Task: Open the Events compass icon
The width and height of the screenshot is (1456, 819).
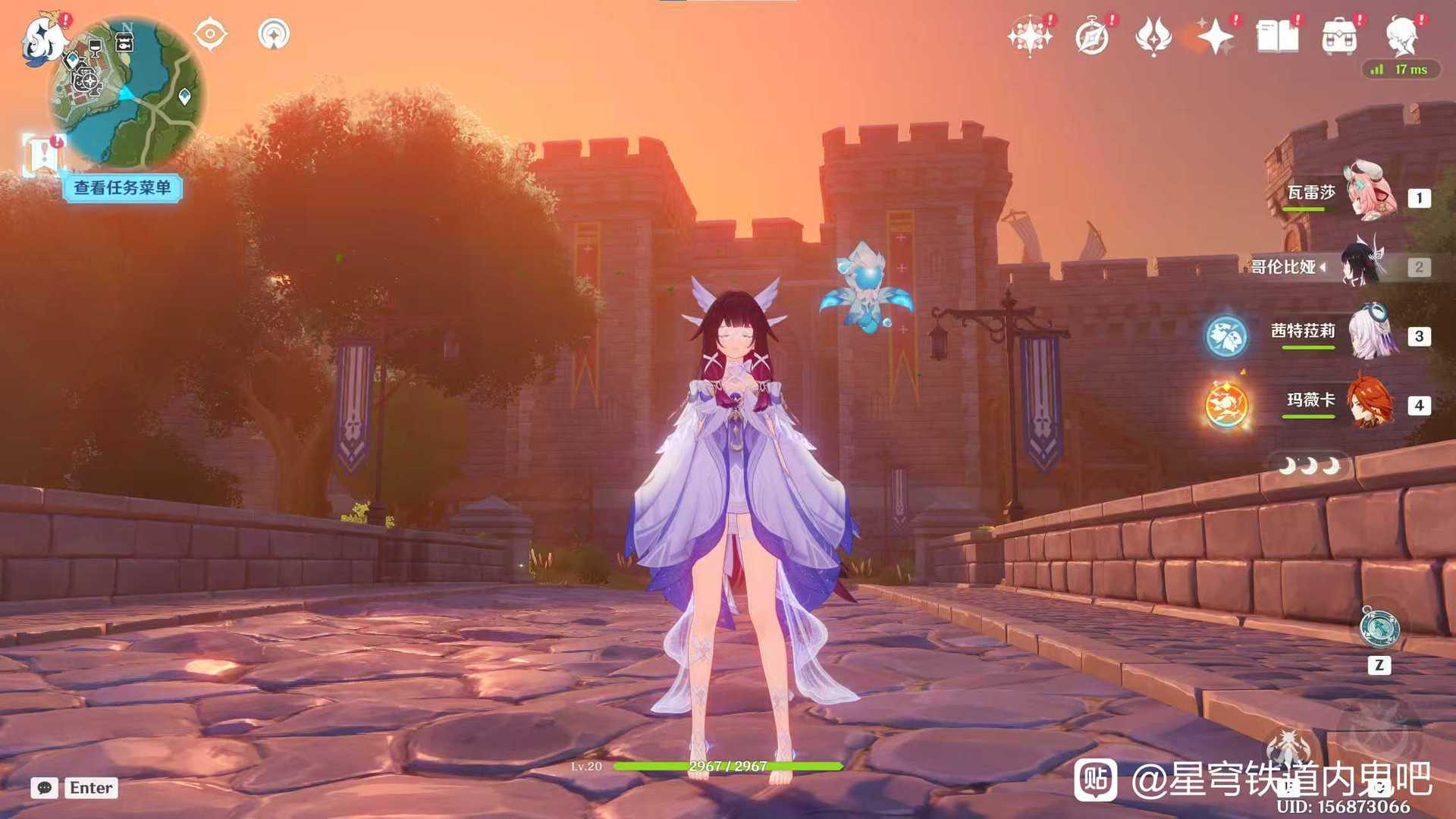Action: [x=1092, y=36]
